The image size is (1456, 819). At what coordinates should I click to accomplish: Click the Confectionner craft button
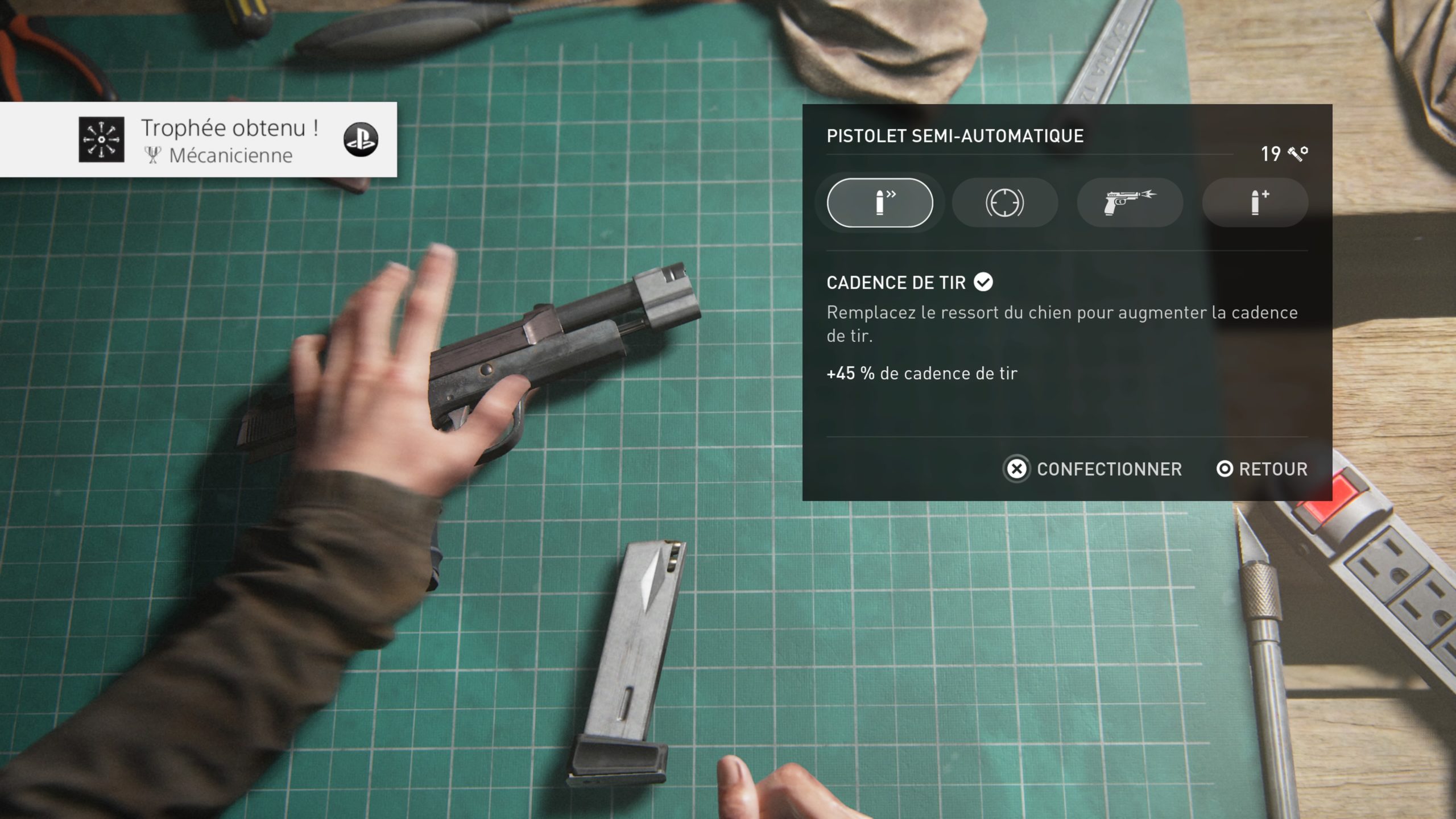[1093, 469]
